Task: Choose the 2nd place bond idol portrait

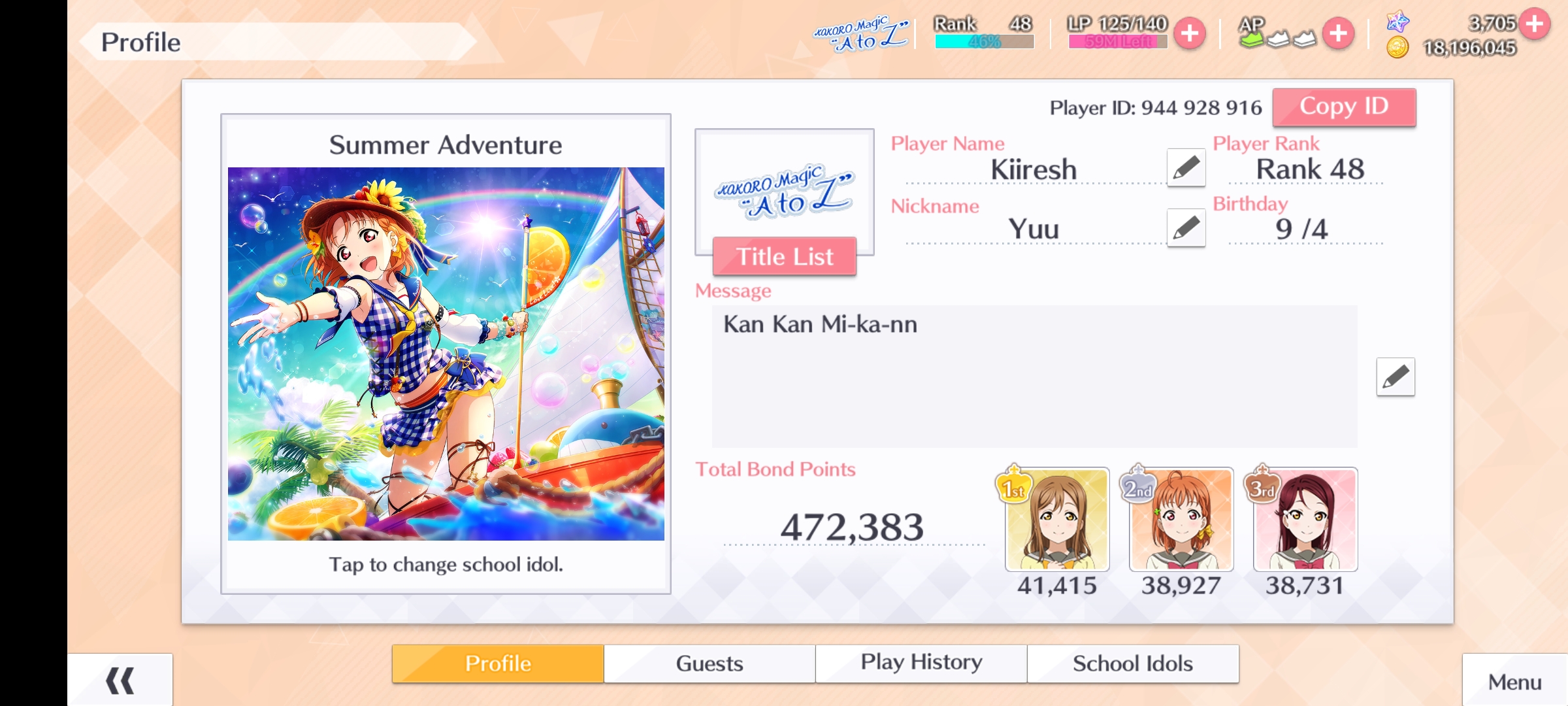Action: pos(1181,520)
